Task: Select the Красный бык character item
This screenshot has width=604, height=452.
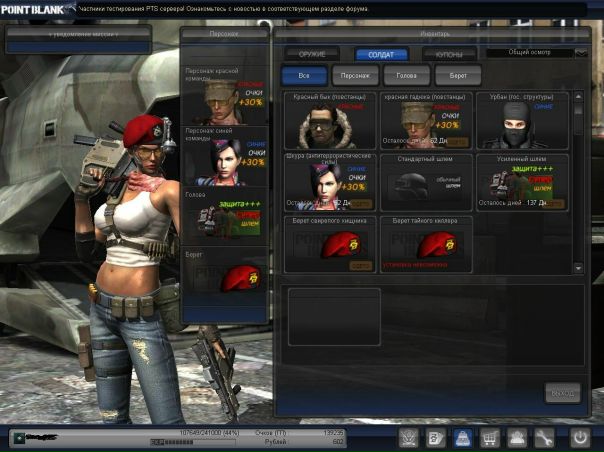Action: tap(329, 121)
